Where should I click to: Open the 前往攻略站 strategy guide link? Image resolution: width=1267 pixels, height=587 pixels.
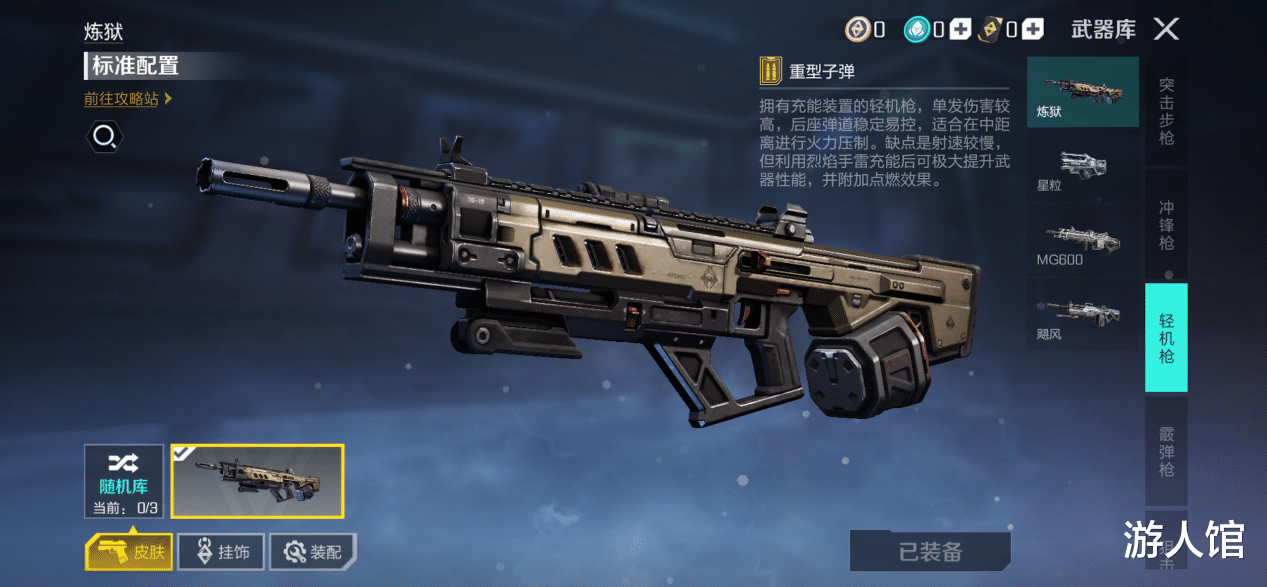128,99
